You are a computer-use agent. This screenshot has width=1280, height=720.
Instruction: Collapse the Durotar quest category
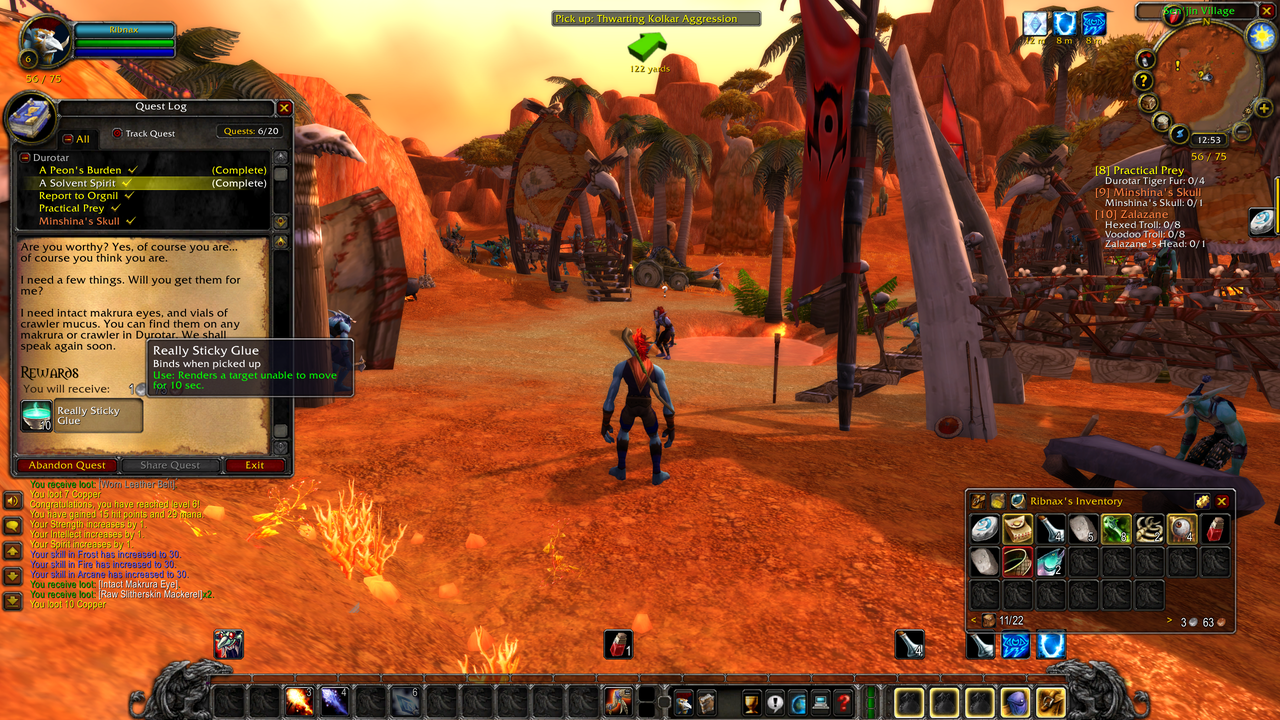click(x=25, y=157)
